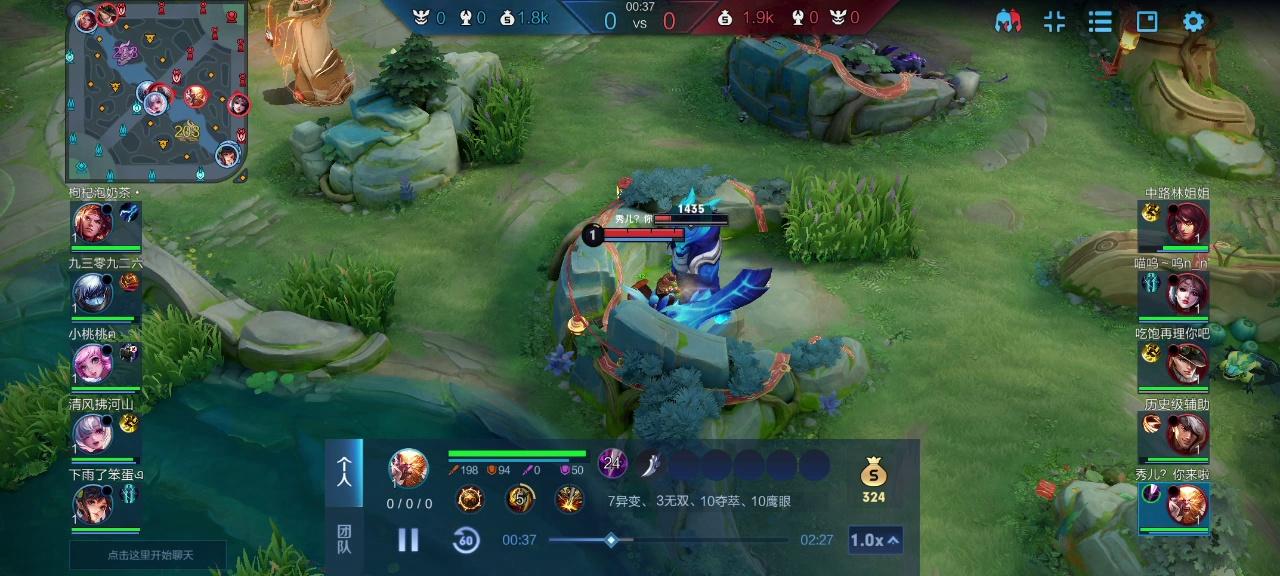
Task: Open the 1.0x playback speed dropdown
Action: click(875, 540)
